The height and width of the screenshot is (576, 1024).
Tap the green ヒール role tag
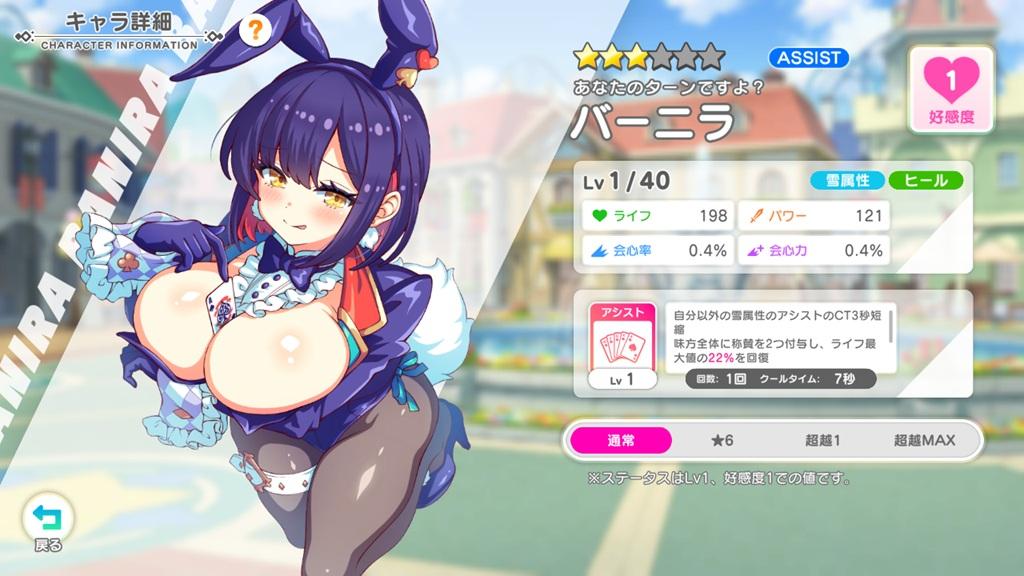(926, 181)
